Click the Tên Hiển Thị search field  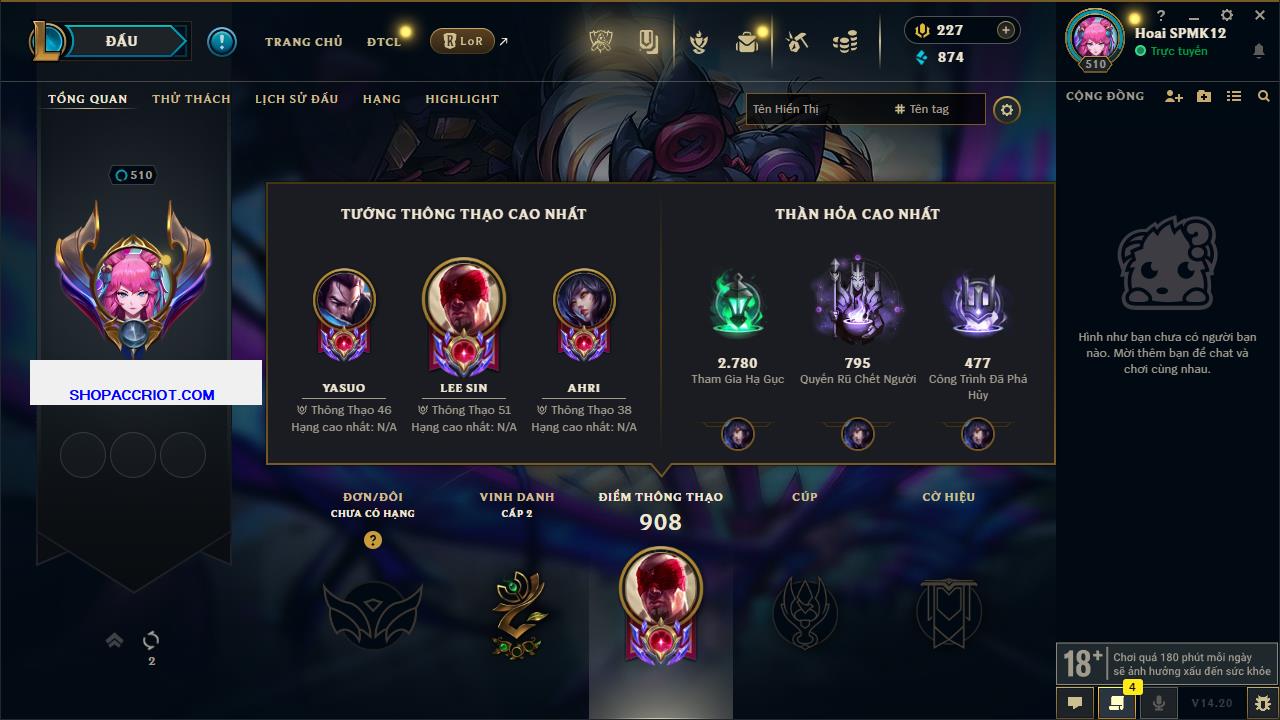[815, 109]
